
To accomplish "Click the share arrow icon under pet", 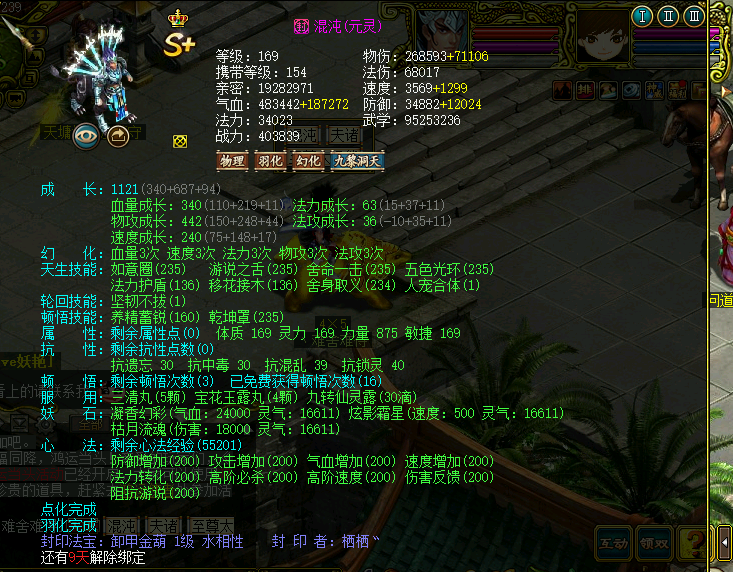I will [x=119, y=136].
